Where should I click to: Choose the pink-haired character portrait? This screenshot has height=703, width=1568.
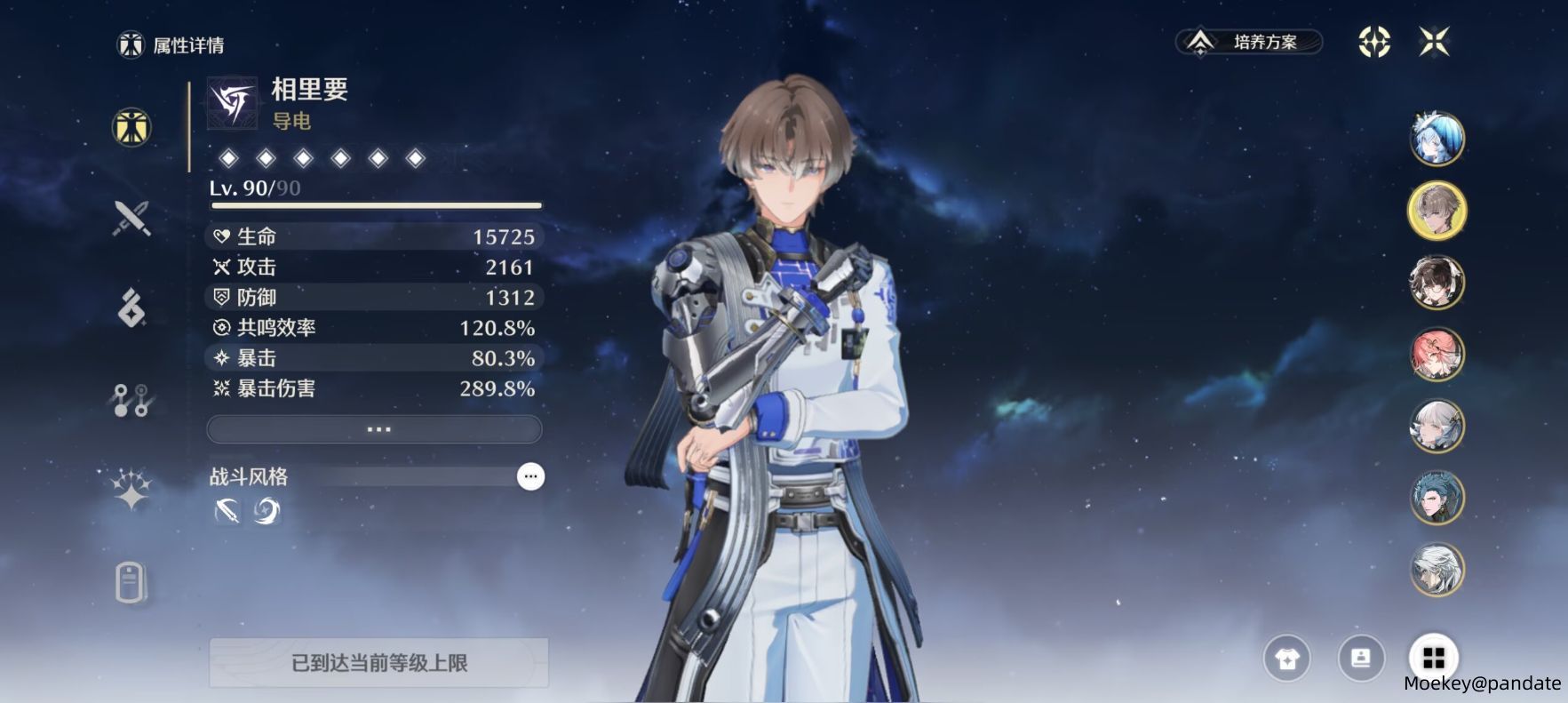[x=1437, y=355]
